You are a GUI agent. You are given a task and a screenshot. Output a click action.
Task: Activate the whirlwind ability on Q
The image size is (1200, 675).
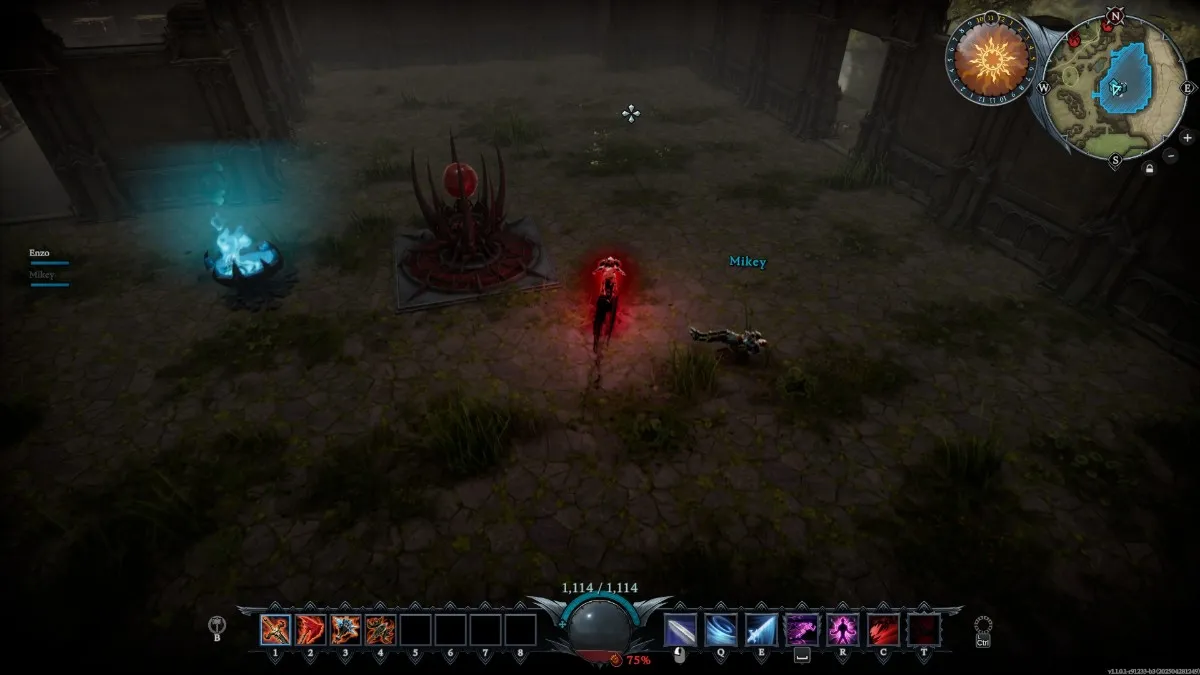pyautogui.click(x=720, y=629)
